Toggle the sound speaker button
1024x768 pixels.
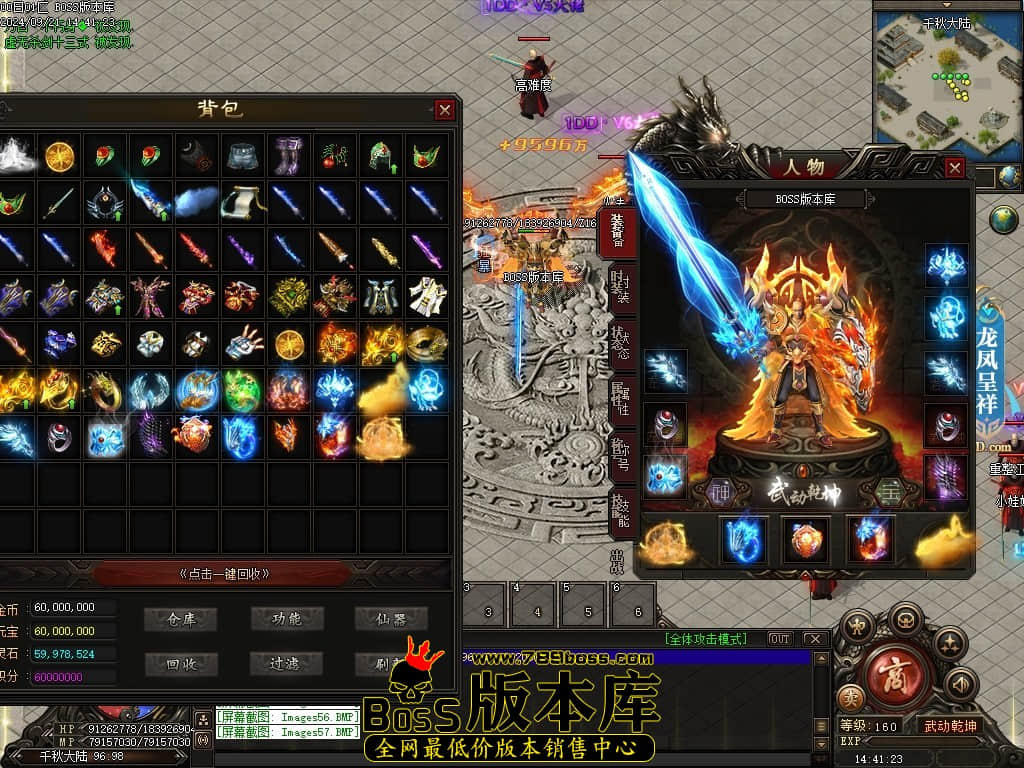point(961,684)
